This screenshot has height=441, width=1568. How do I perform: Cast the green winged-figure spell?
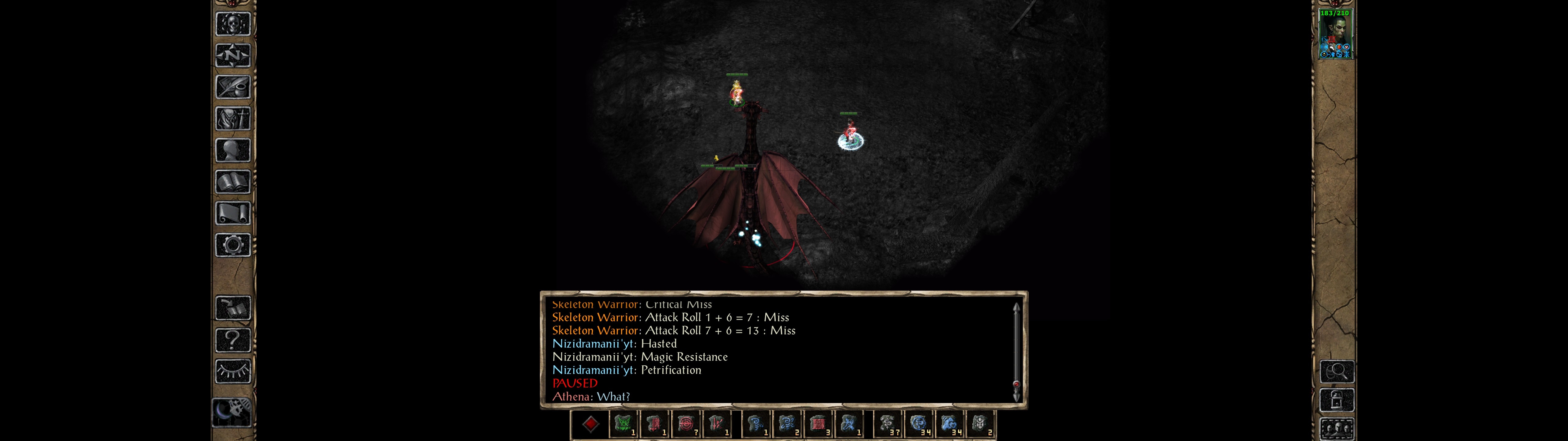point(623,424)
